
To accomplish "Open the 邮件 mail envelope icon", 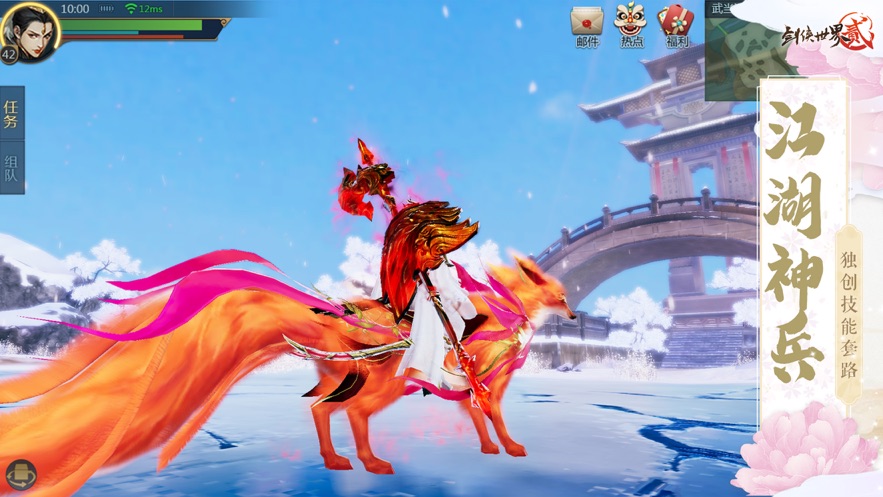I will [587, 22].
